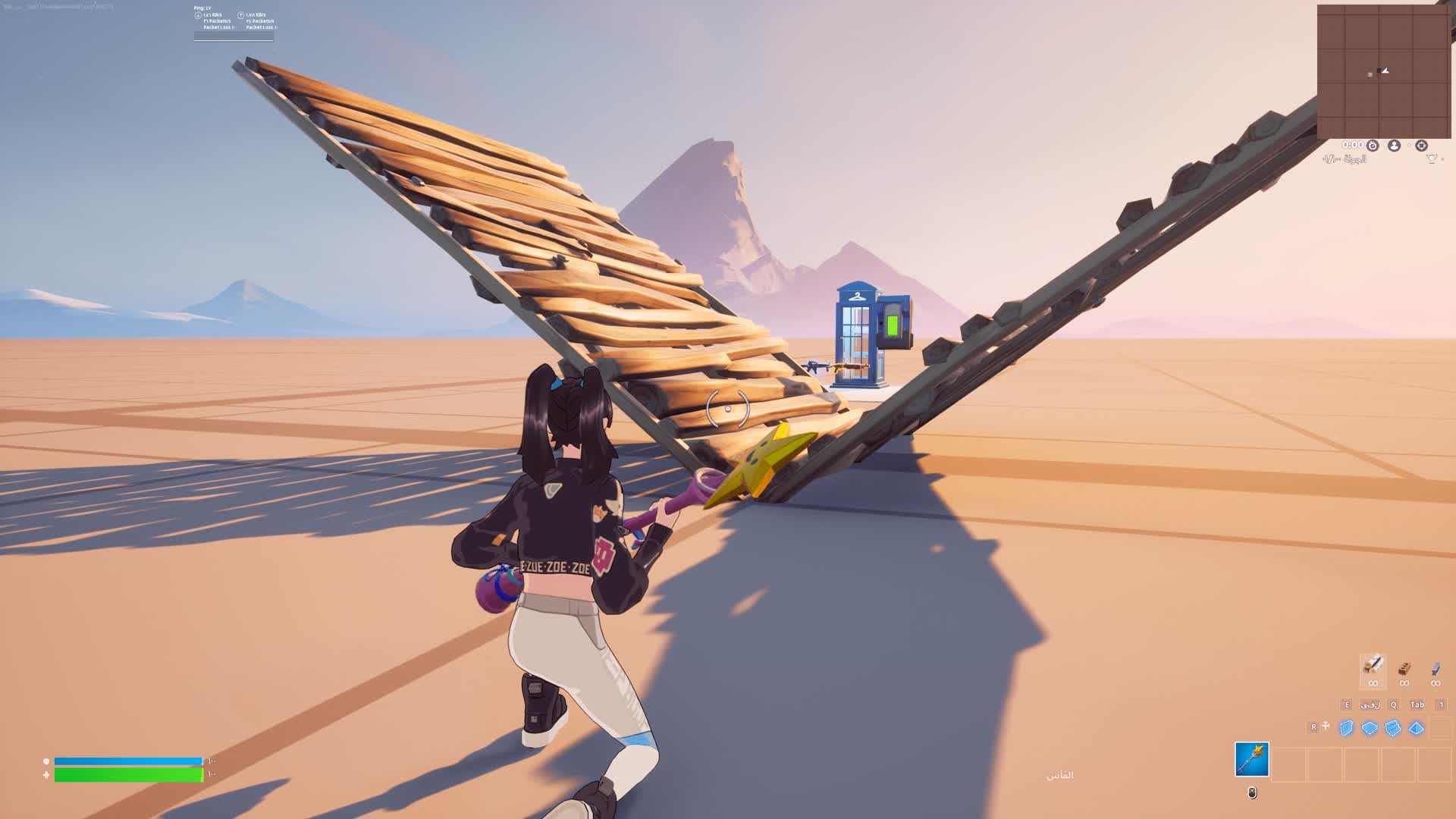Select the floor build piece icon
The height and width of the screenshot is (819, 1456).
[1369, 729]
